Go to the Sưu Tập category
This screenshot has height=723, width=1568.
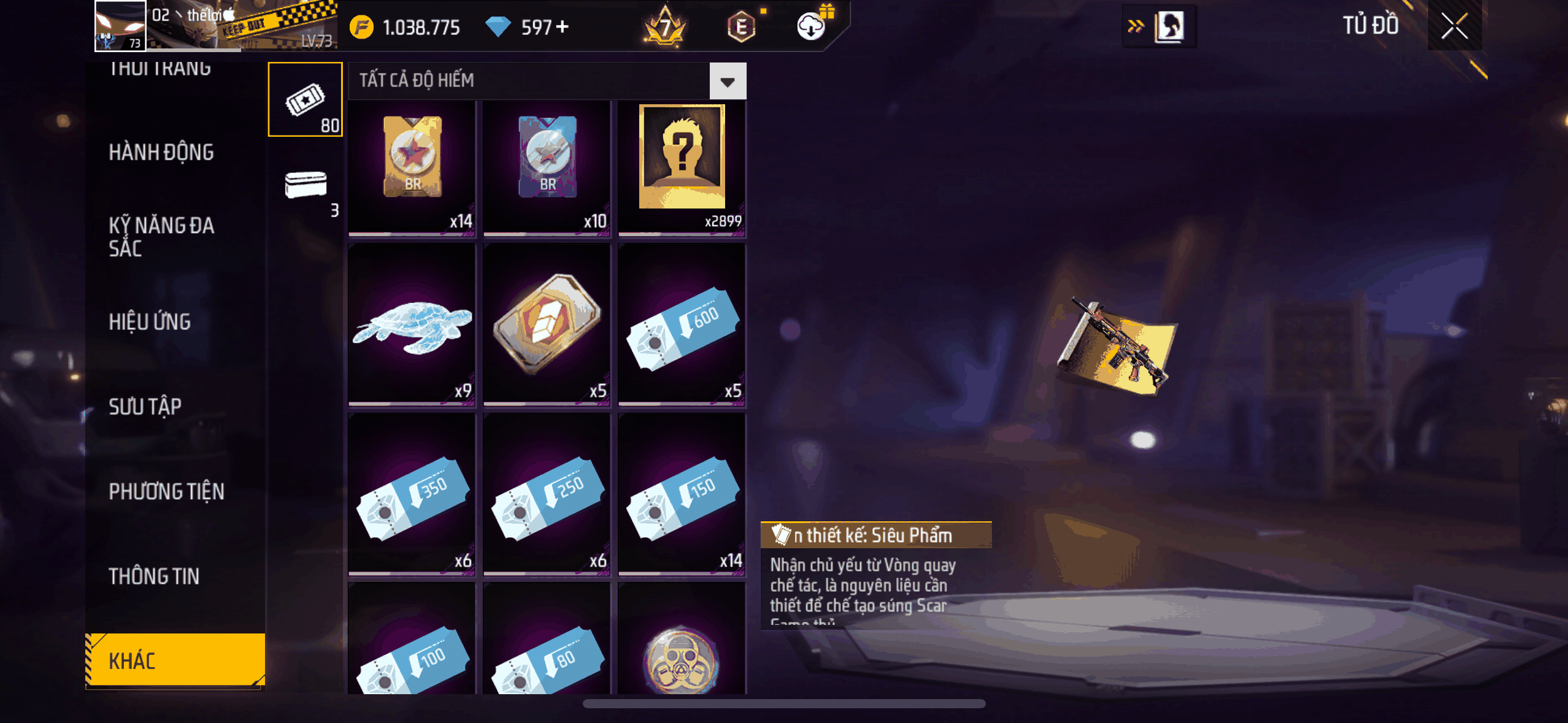tap(145, 407)
